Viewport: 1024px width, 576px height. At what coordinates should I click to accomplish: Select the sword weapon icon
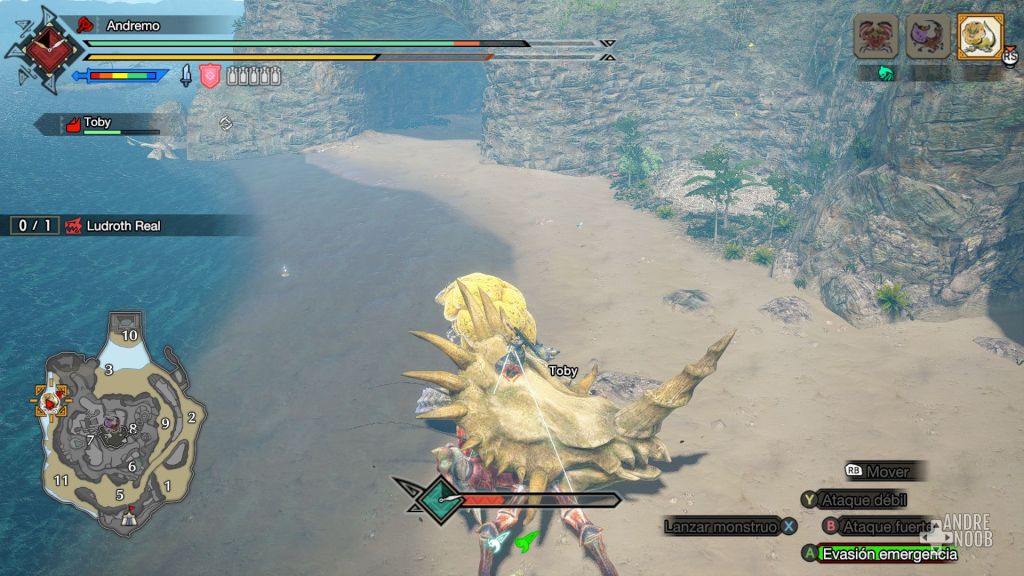[x=186, y=75]
